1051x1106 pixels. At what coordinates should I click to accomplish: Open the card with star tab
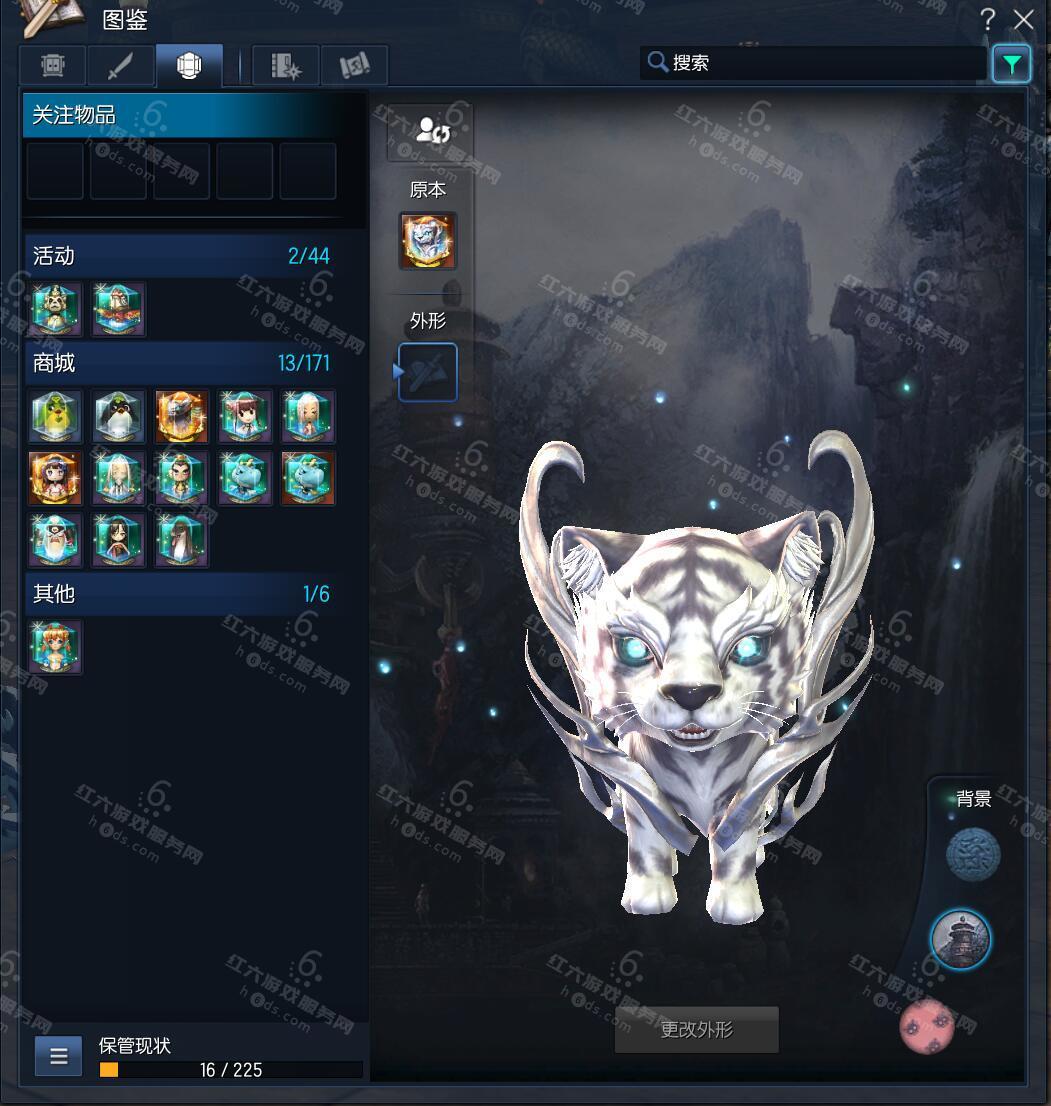[286, 66]
